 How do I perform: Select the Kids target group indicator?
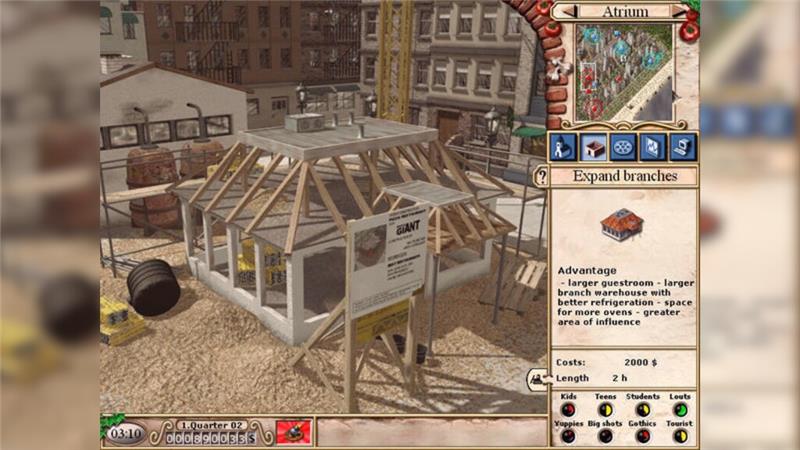(x=568, y=409)
